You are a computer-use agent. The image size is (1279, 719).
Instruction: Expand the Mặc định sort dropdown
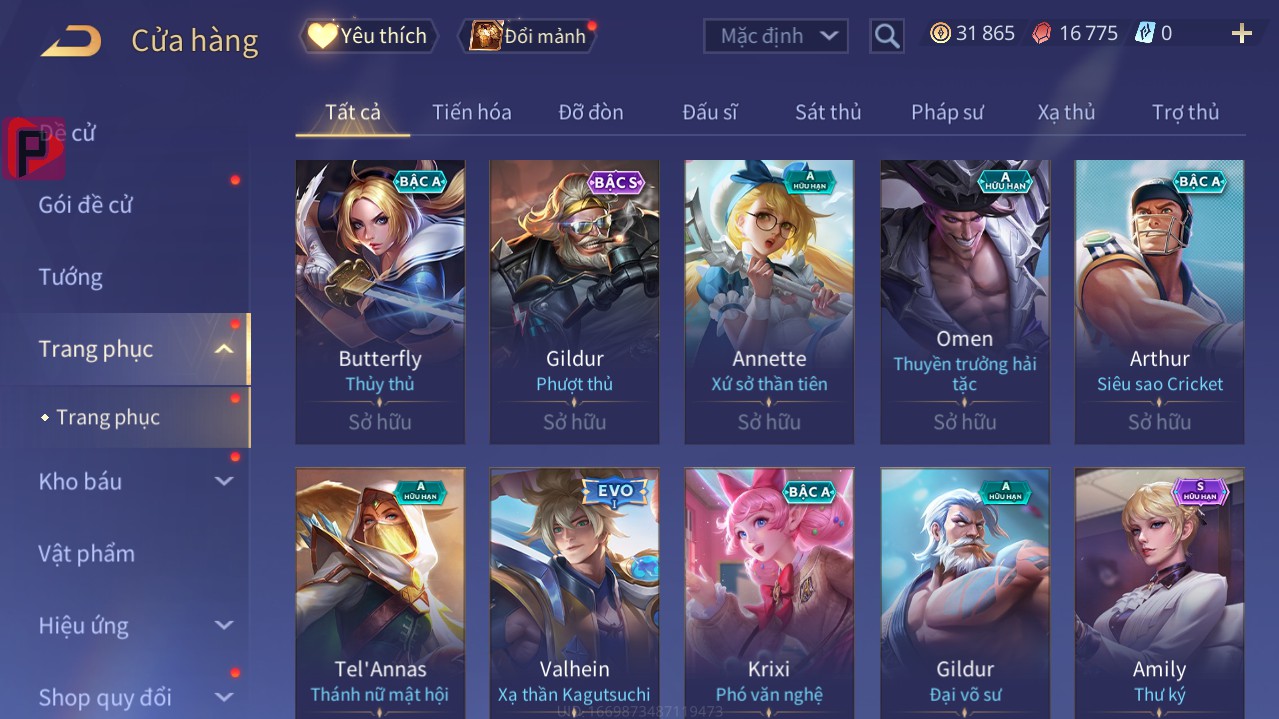coord(776,36)
